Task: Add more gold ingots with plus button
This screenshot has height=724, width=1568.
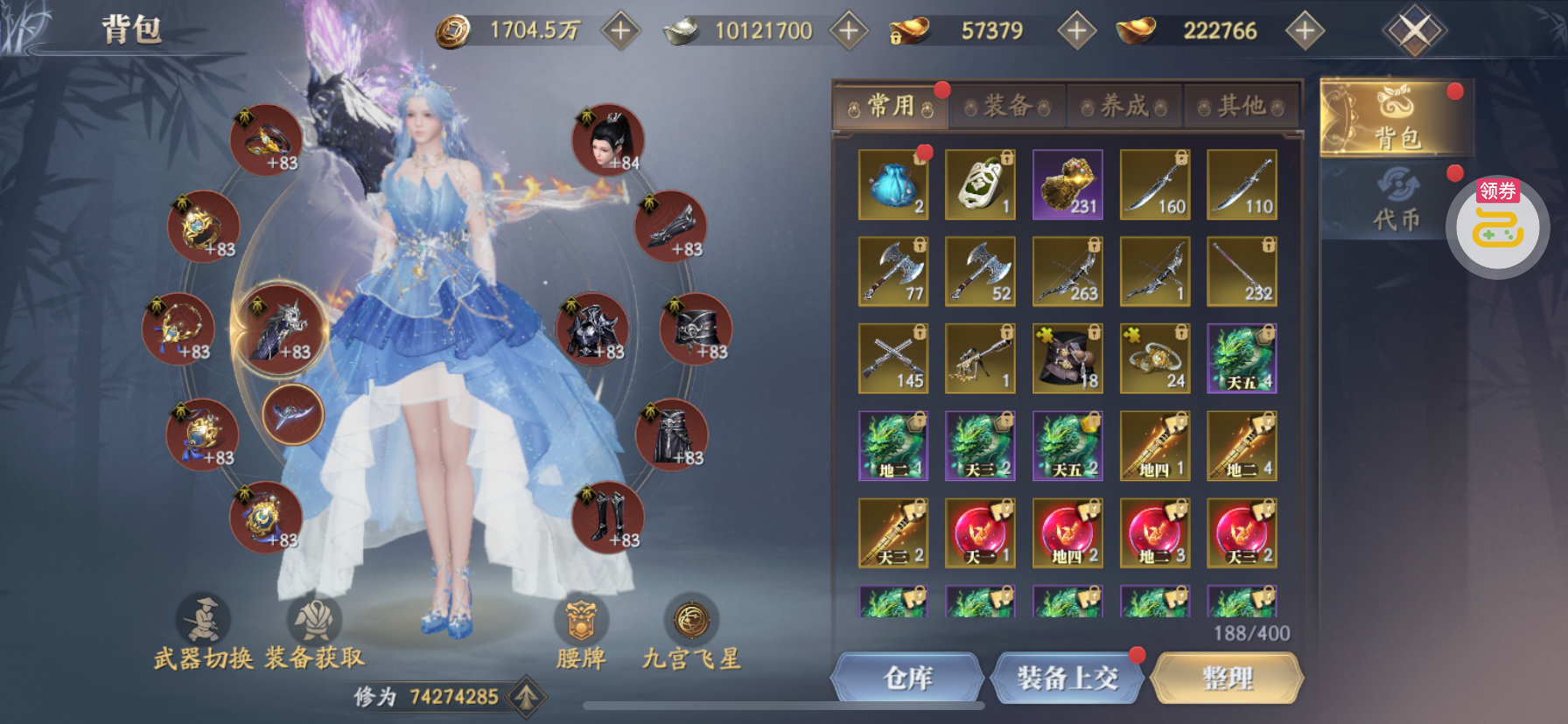Action: pos(1305,31)
